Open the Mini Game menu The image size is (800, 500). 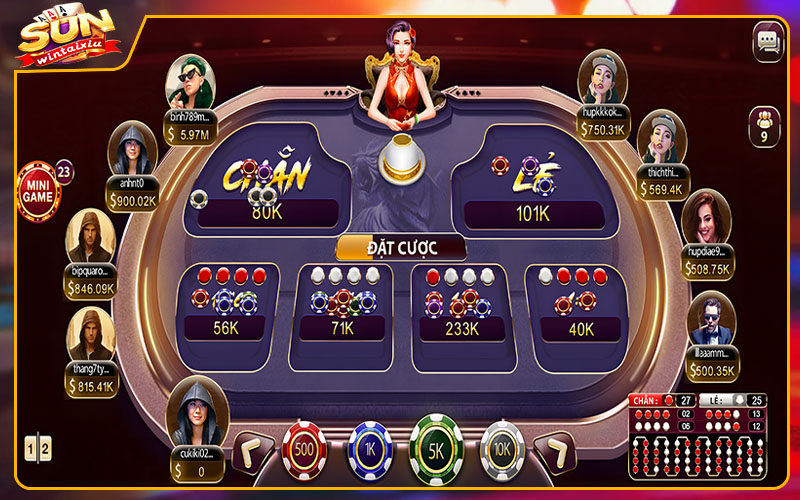tap(38, 191)
